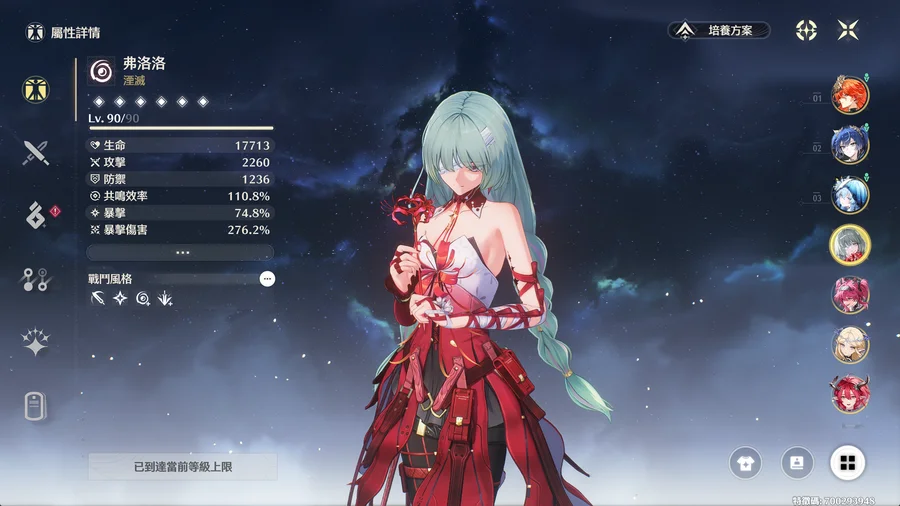
Task: Open the outfit wardrobe shirt button
Action: click(x=746, y=462)
